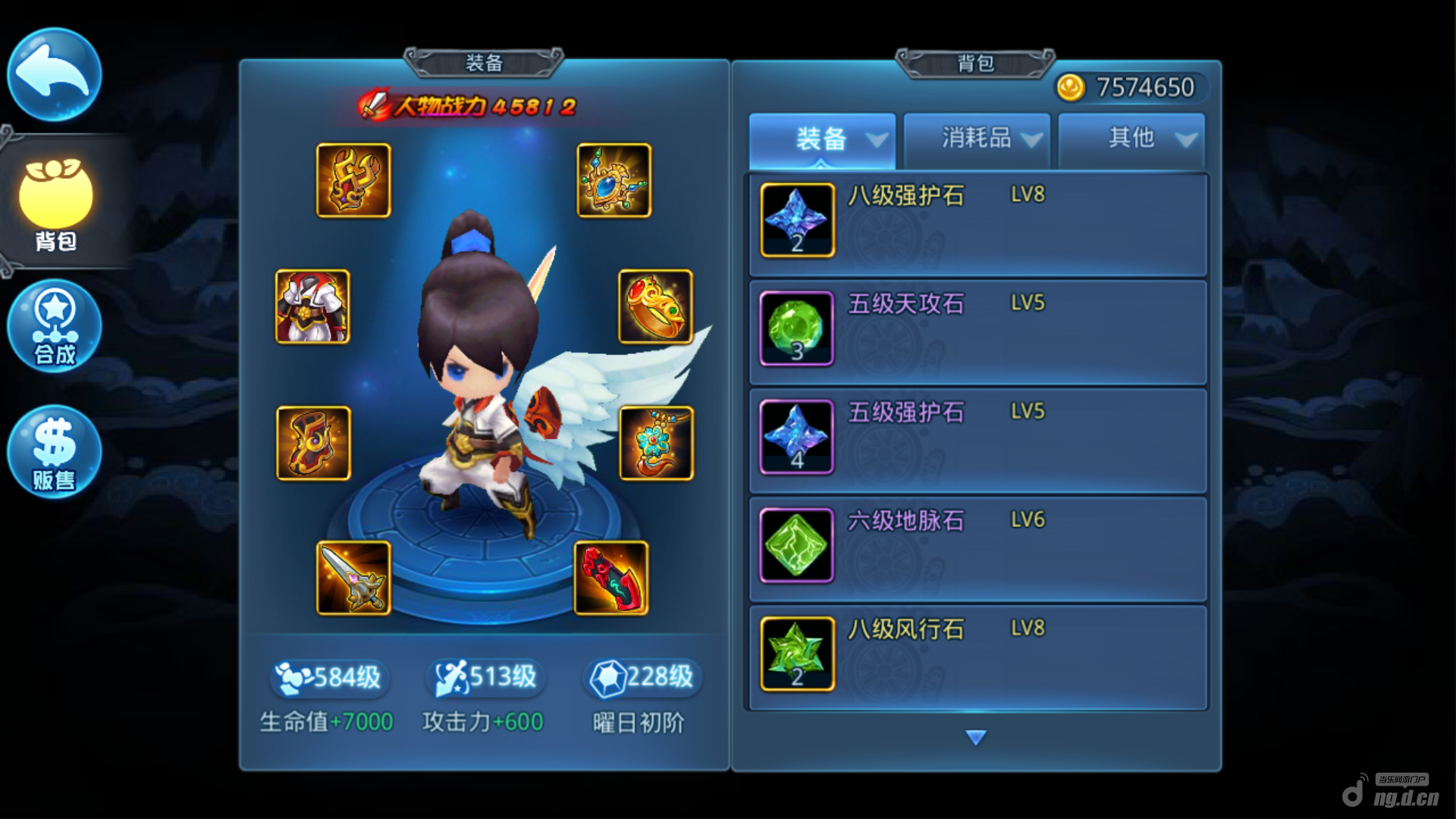The width and height of the screenshot is (1456, 819).
Task: Select the 五级强护石 item row
Action: click(x=978, y=441)
